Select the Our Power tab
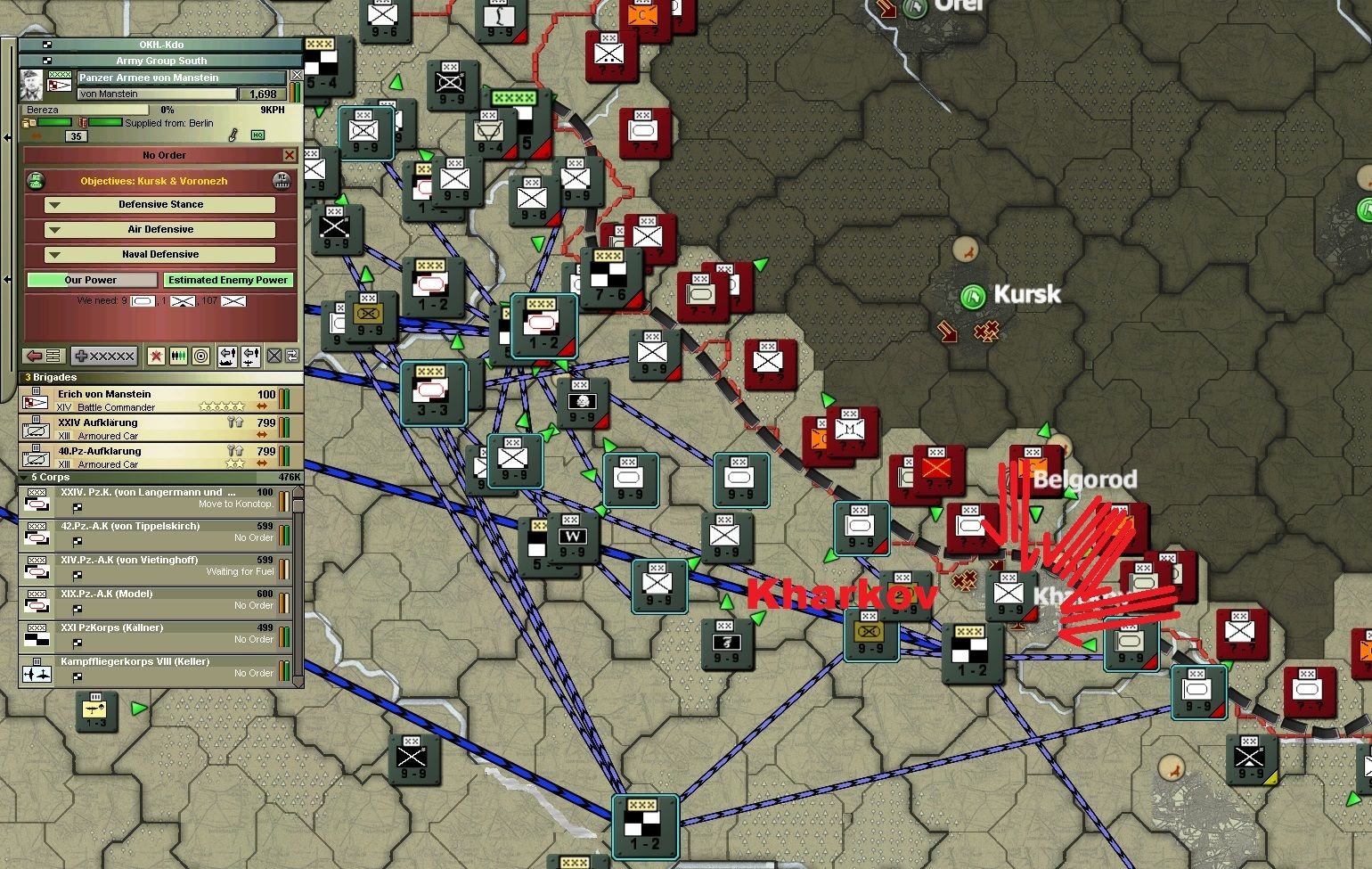 tap(92, 279)
